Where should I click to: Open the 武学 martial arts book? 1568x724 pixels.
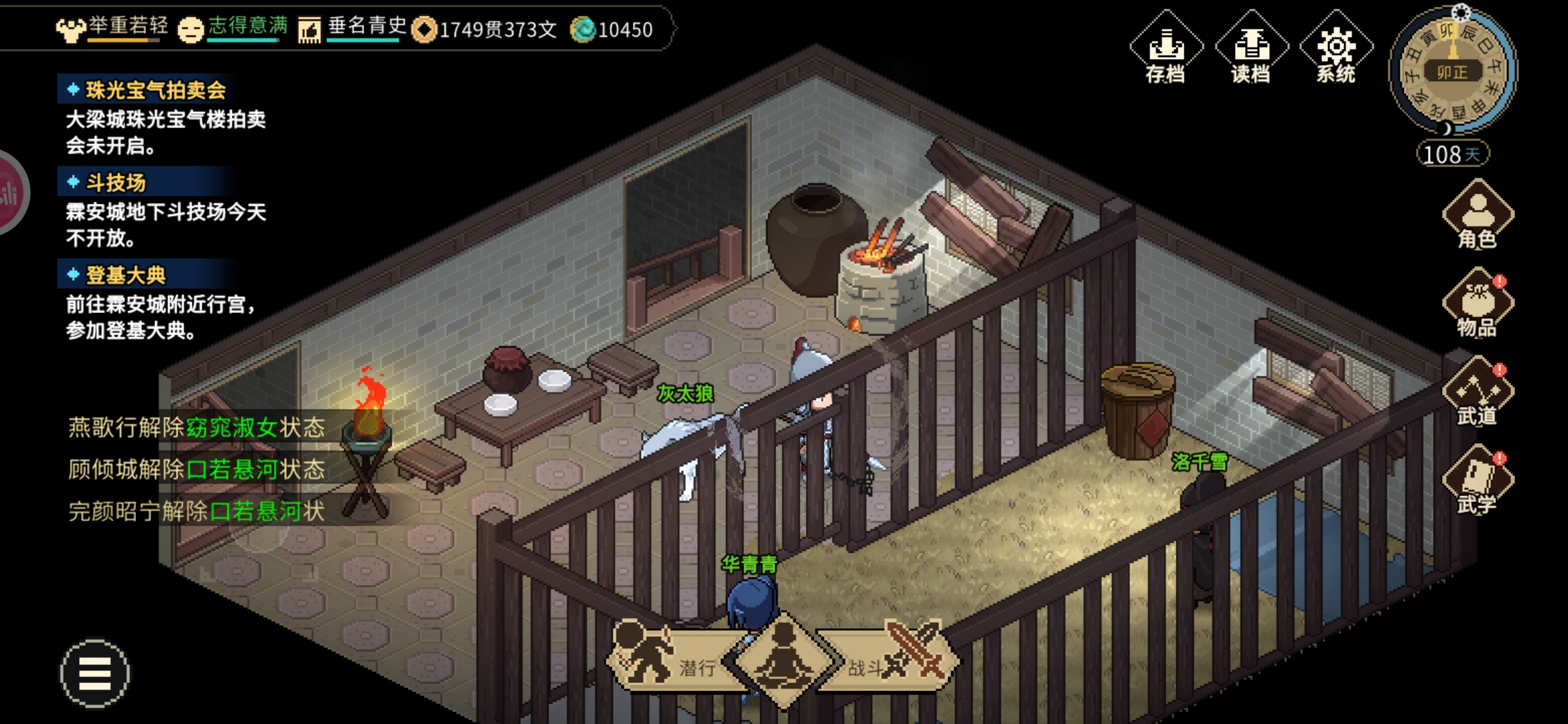1478,481
